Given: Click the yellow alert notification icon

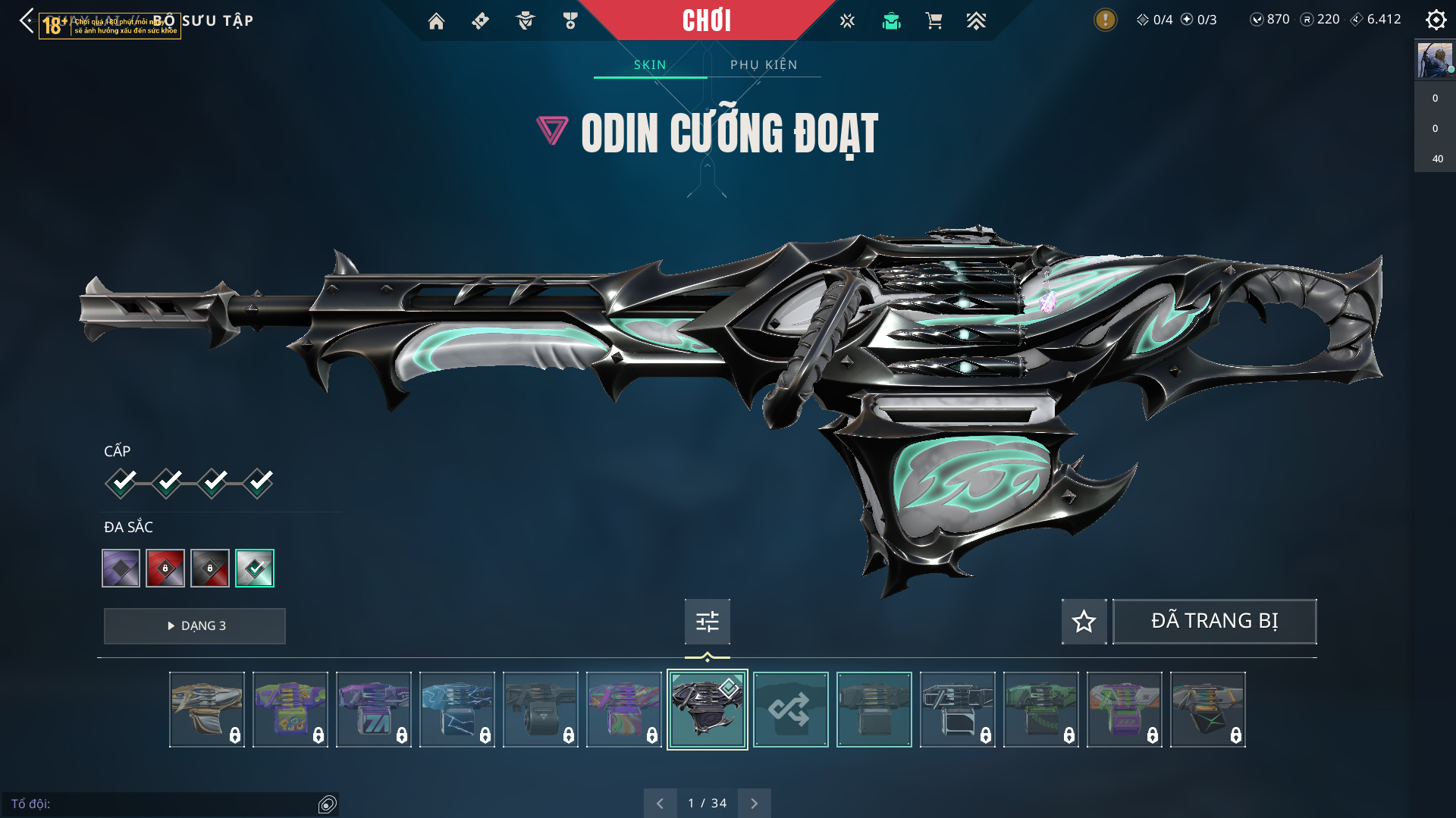Looking at the screenshot, I should point(1105,20).
